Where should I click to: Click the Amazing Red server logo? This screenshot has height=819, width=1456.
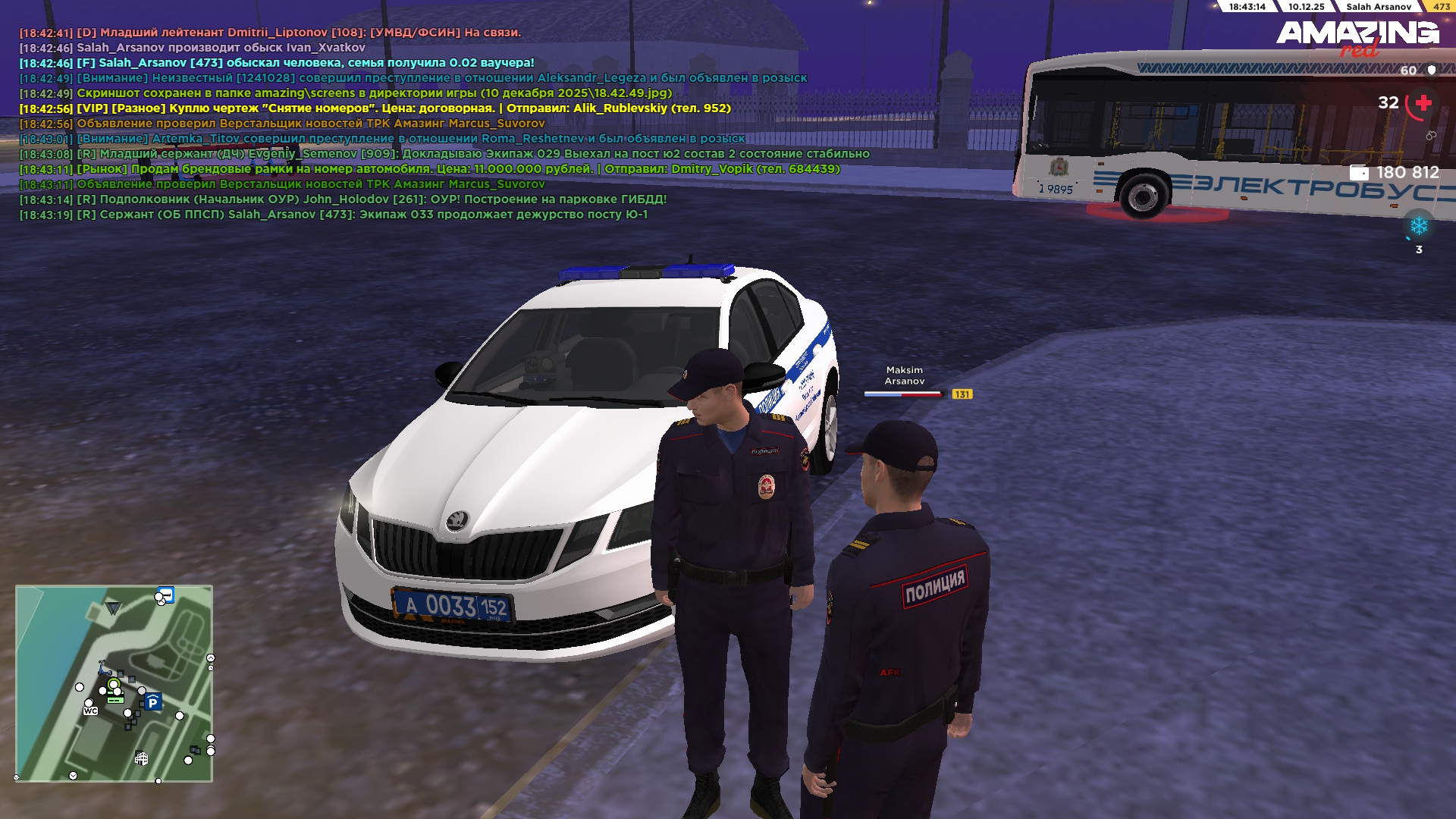tap(1357, 37)
